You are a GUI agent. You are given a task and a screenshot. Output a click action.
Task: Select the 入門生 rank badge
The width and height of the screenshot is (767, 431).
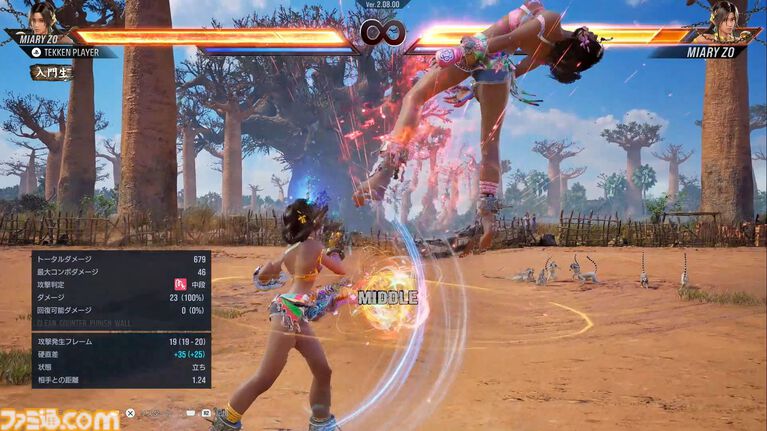(x=51, y=72)
